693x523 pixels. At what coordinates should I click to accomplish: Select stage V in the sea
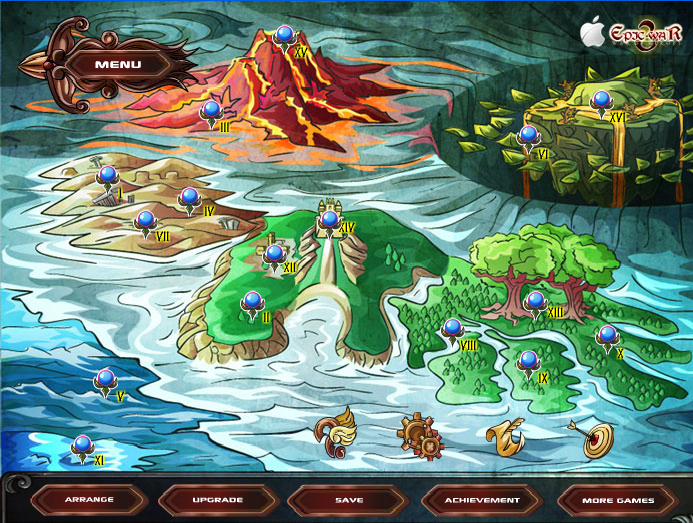(x=105, y=380)
